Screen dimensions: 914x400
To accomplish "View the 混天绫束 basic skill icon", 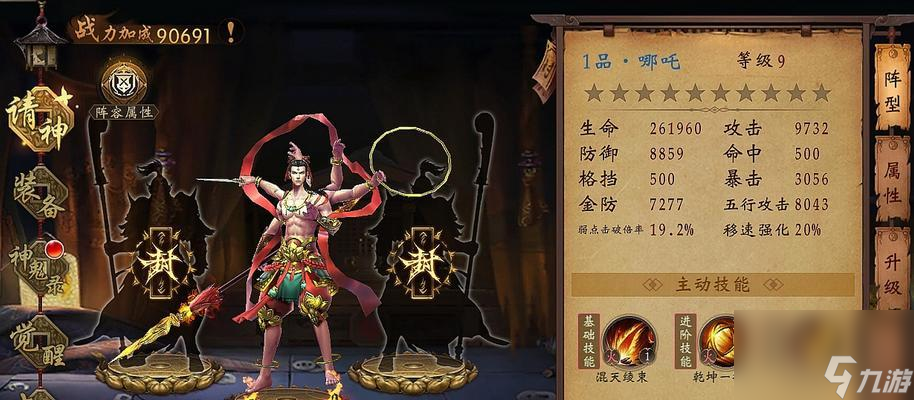I will 628,342.
